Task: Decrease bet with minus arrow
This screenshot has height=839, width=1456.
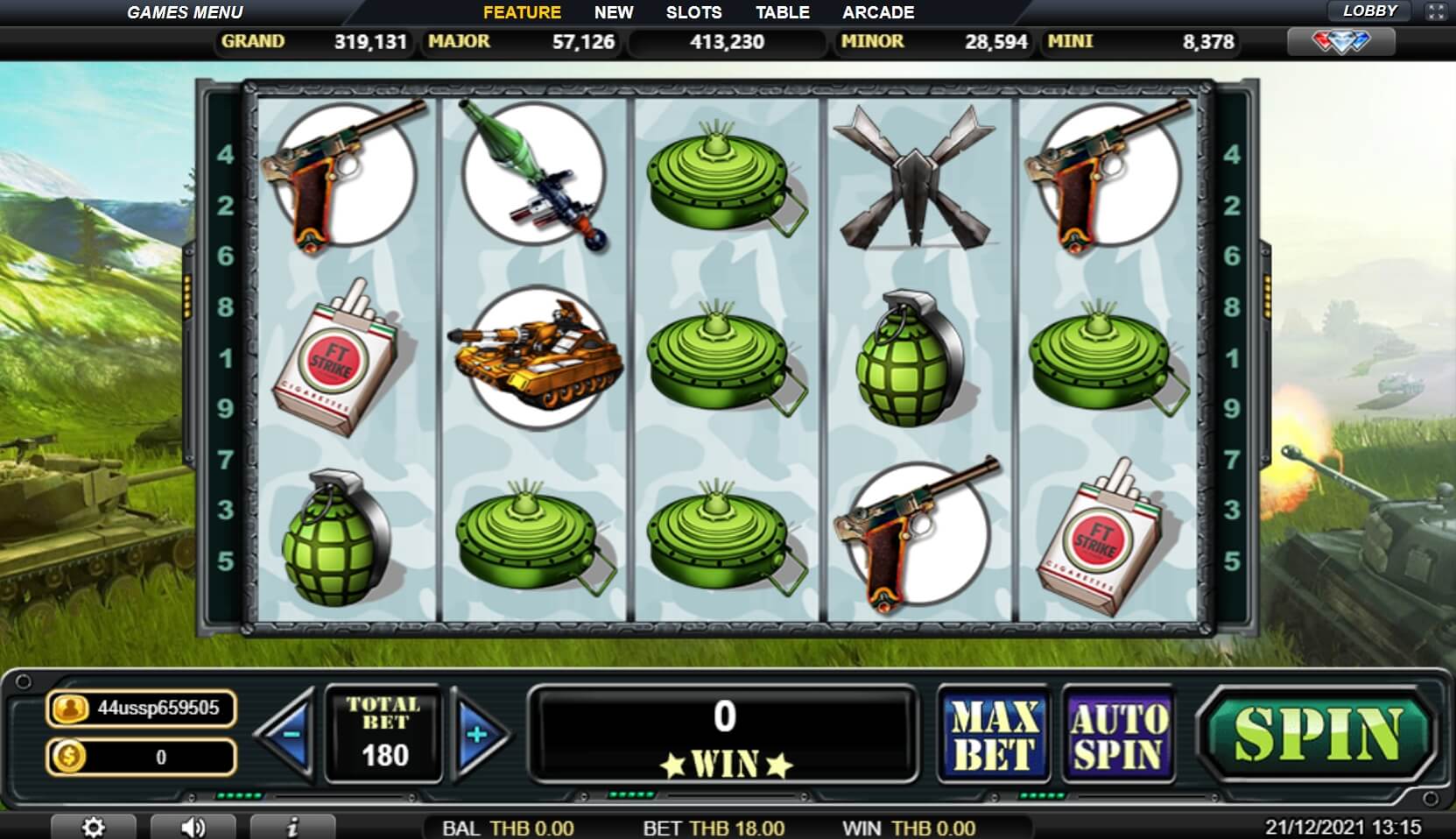Action: coord(288,734)
